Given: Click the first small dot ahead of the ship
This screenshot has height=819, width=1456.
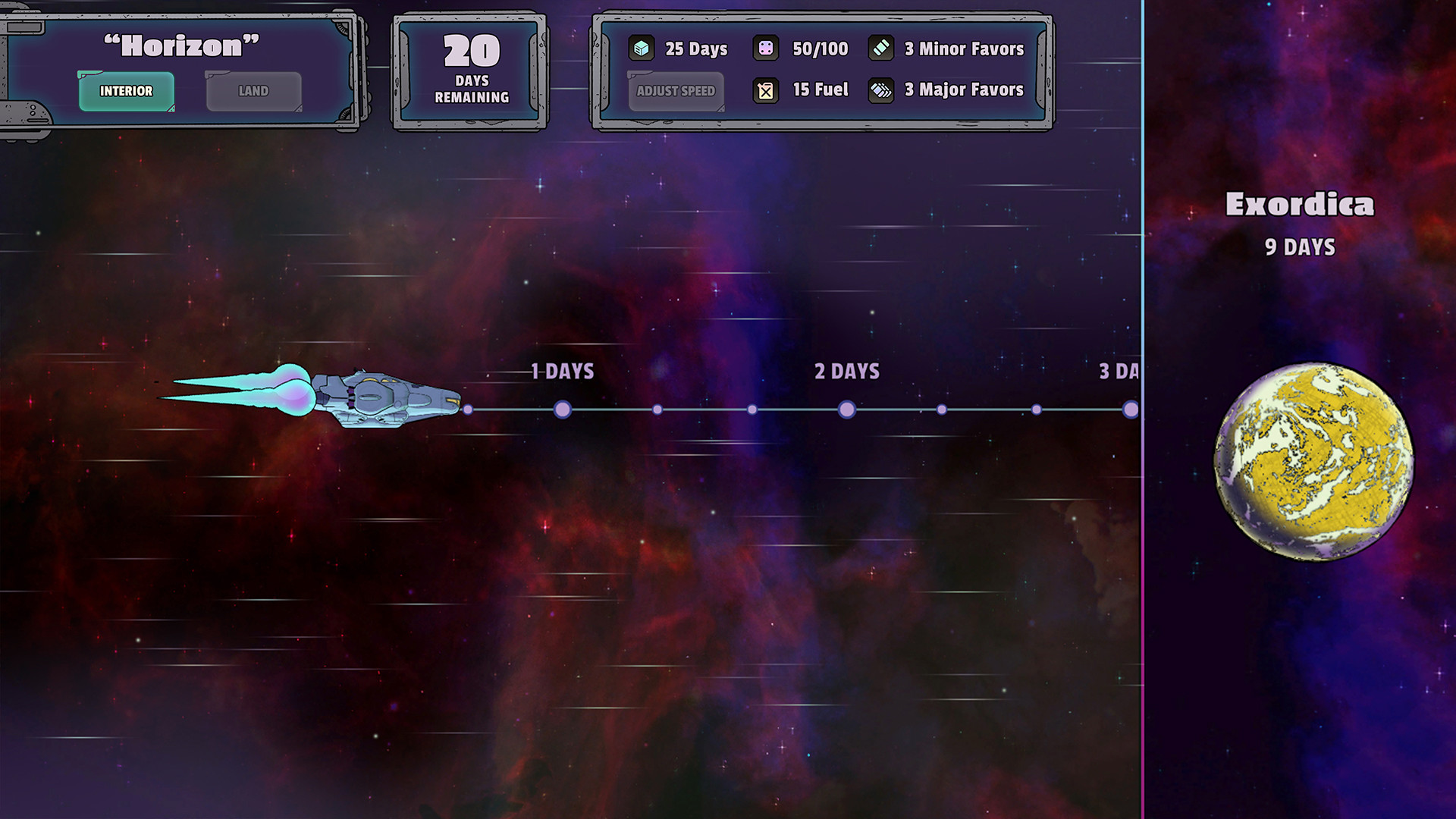Looking at the screenshot, I should [x=469, y=409].
